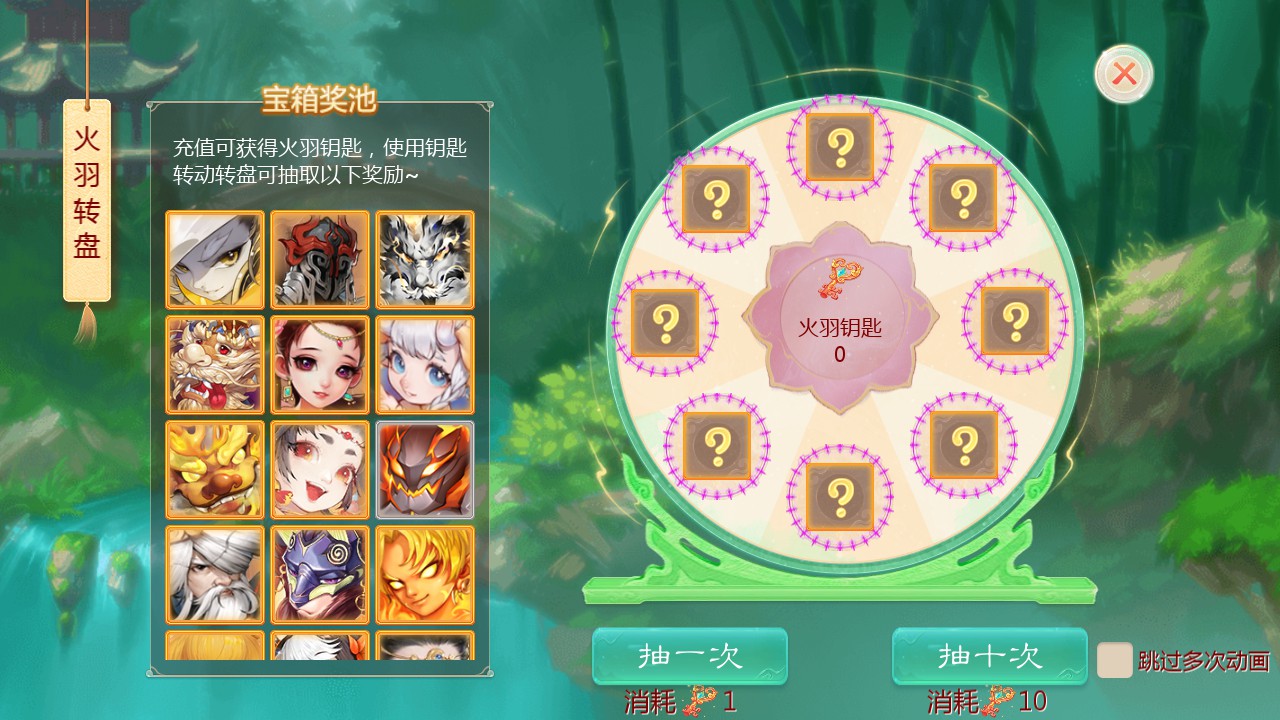
Task: Open the topmost mystery box on the wheel
Action: click(x=839, y=148)
